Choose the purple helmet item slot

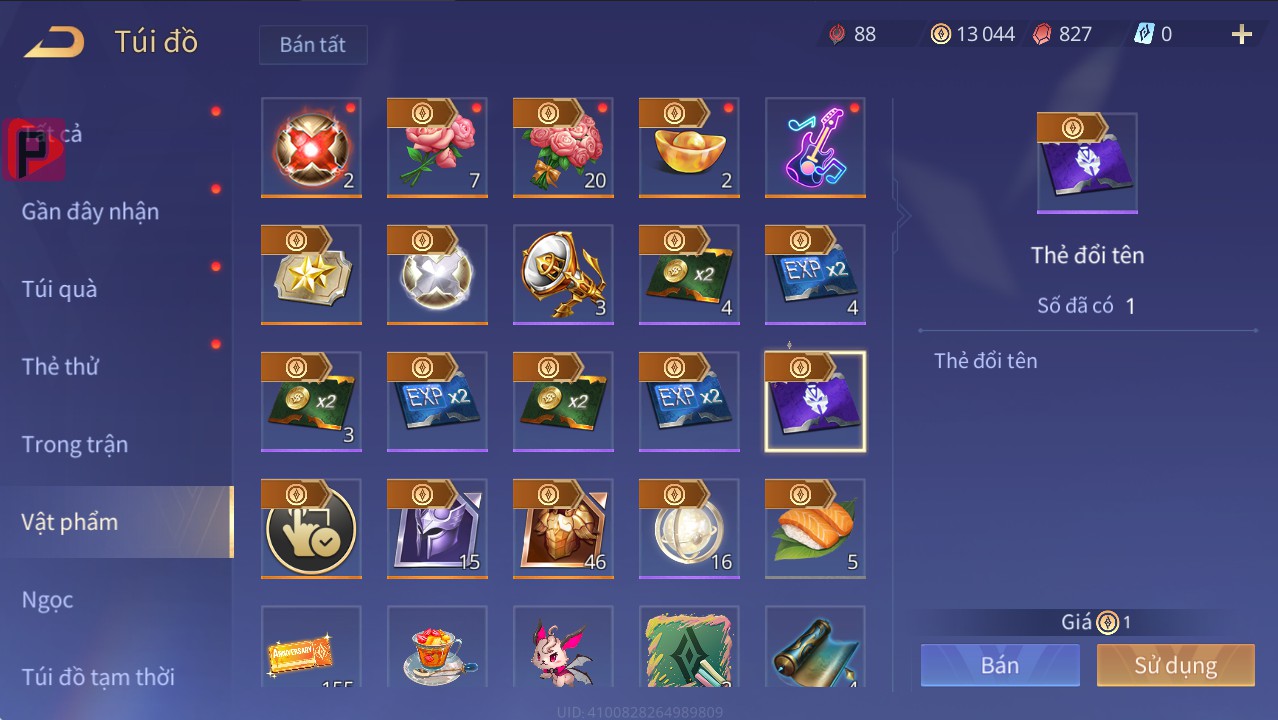click(x=437, y=529)
